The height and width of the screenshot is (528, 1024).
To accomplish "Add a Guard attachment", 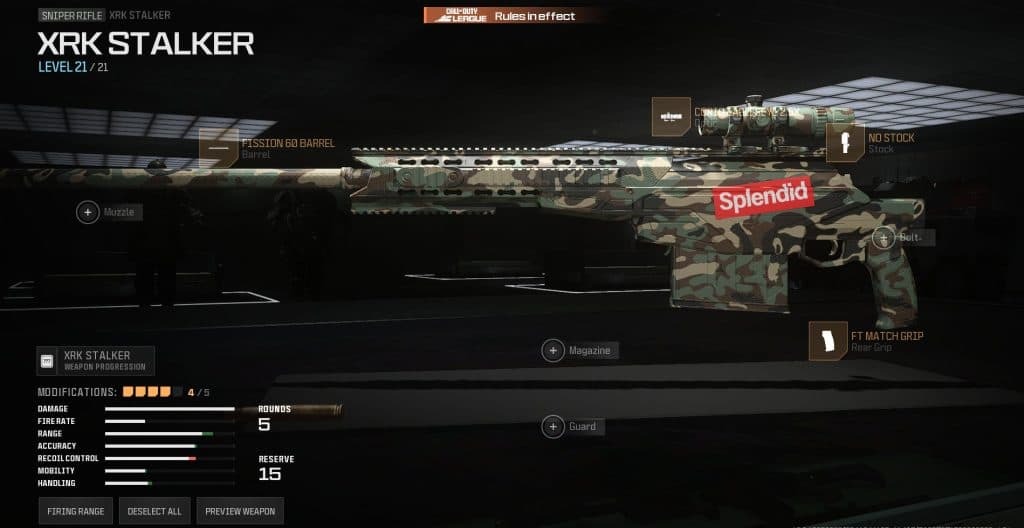I will [x=553, y=427].
